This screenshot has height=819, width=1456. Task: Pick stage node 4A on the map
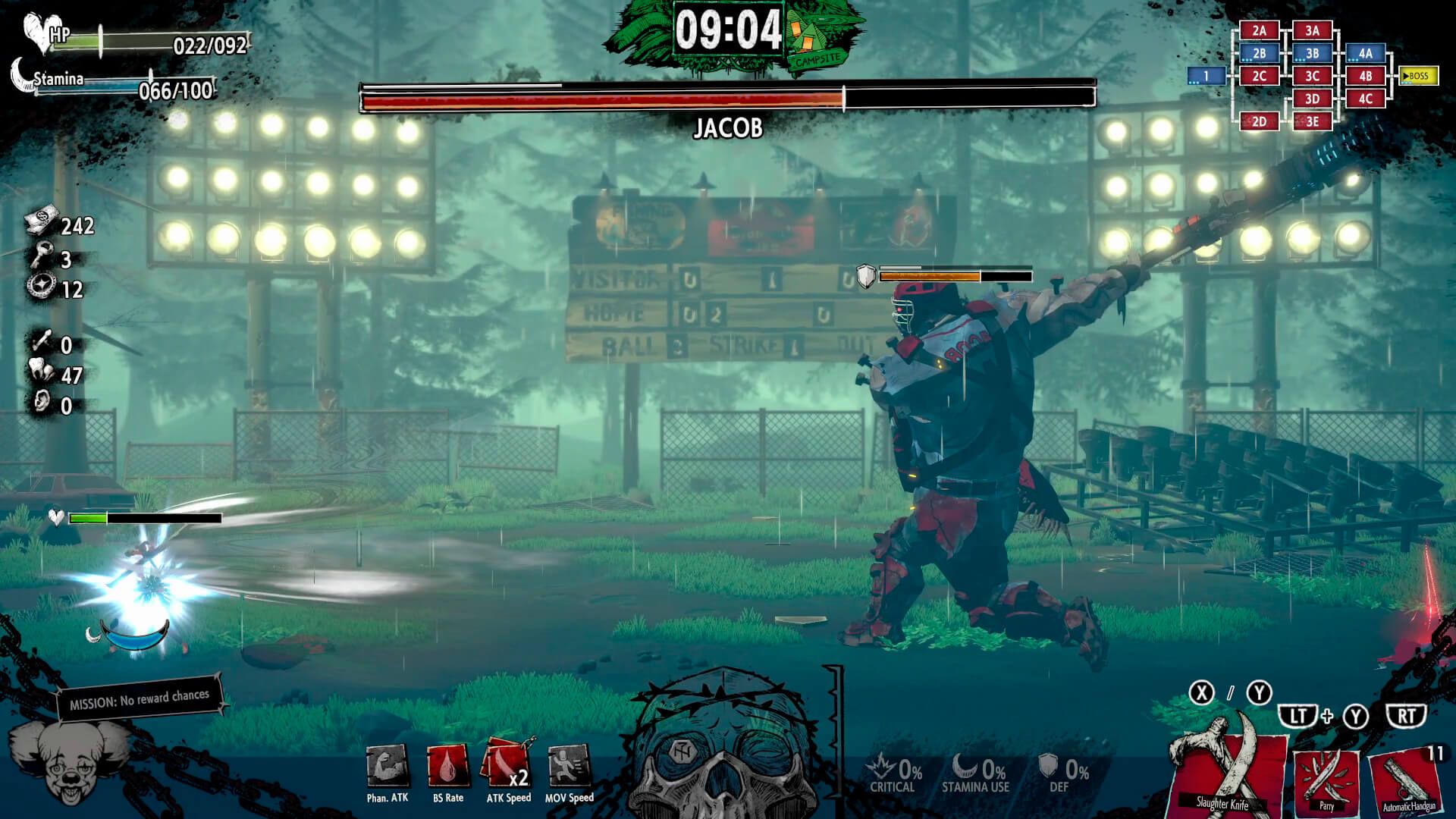(1366, 53)
